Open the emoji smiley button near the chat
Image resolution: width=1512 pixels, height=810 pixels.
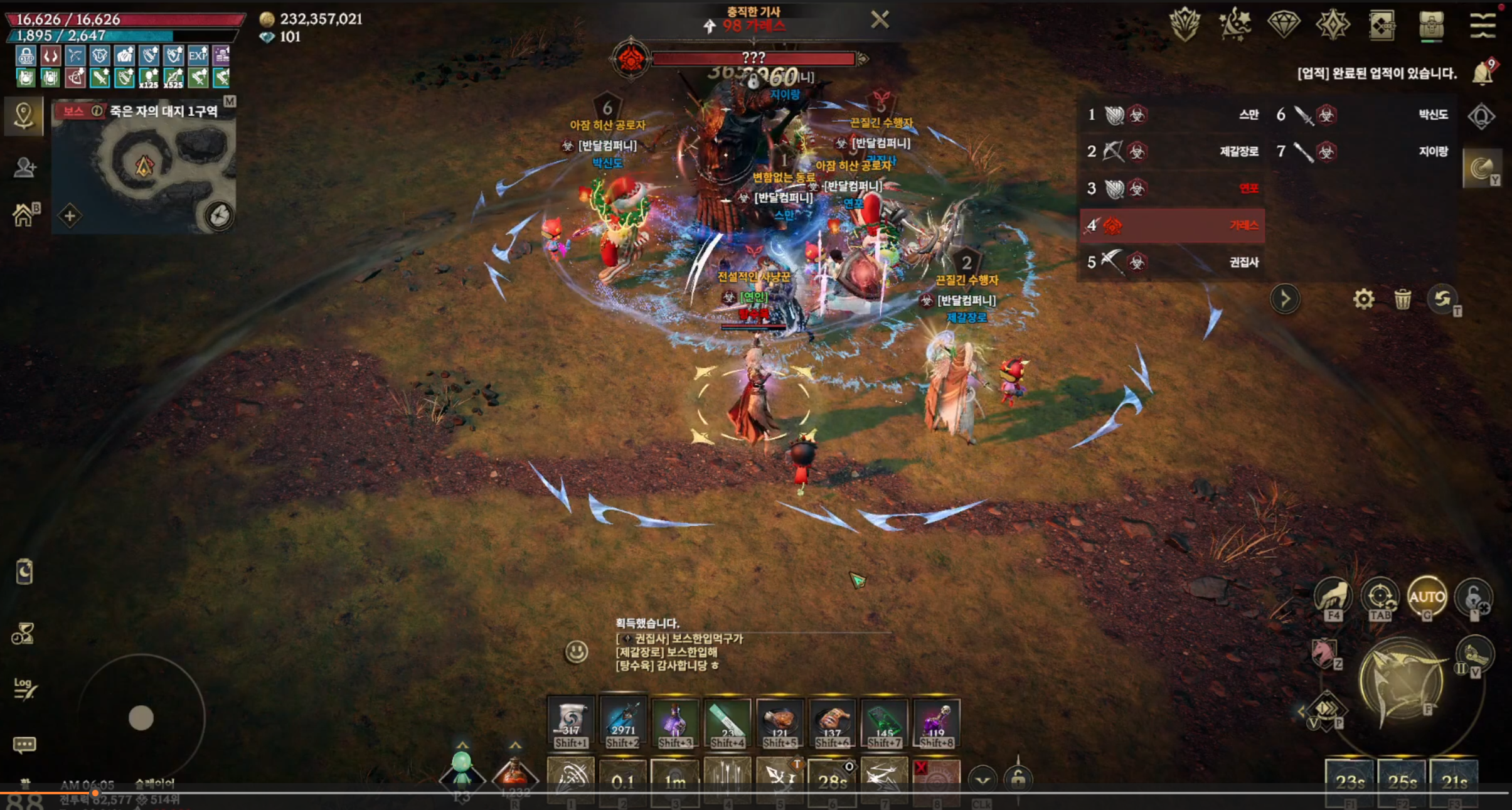(577, 651)
